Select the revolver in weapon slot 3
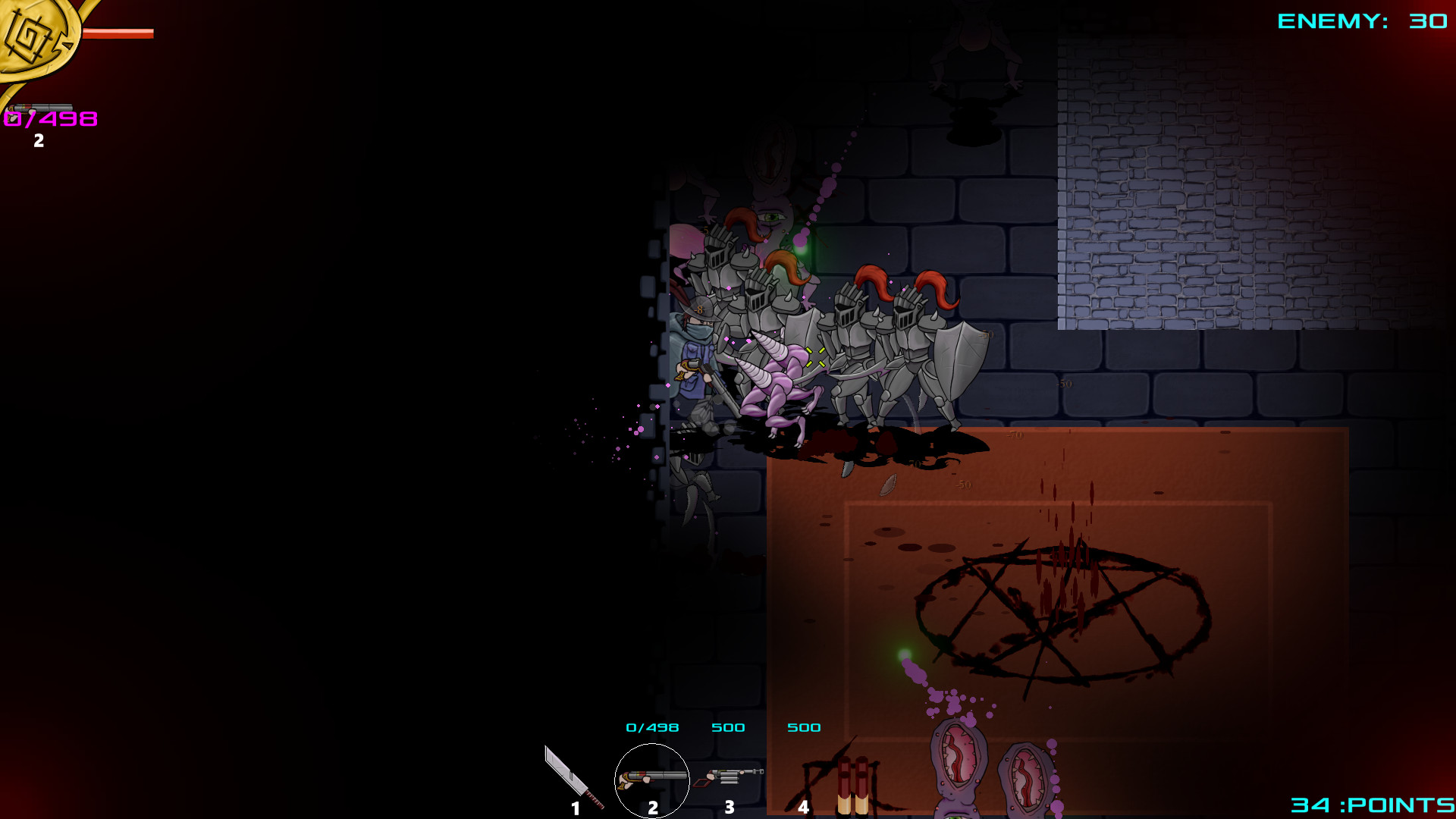 tap(728, 777)
